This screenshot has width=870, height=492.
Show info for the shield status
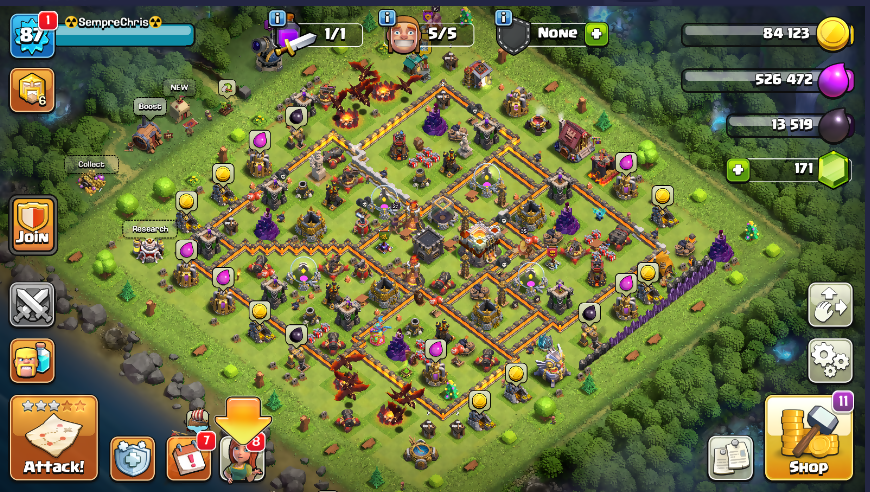pyautogui.click(x=504, y=18)
